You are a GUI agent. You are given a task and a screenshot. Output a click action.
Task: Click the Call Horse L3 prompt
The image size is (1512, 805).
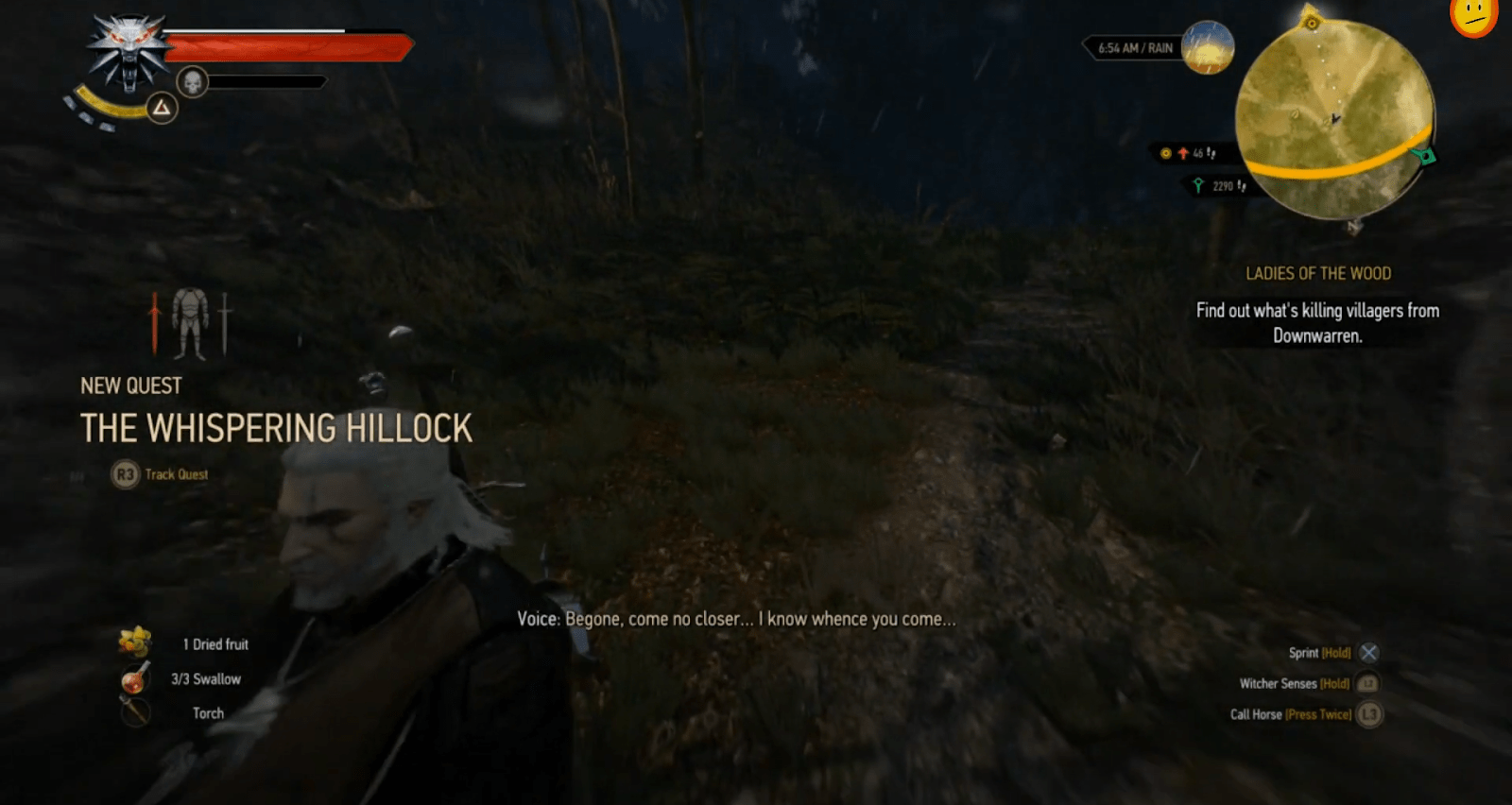[x=1368, y=714]
